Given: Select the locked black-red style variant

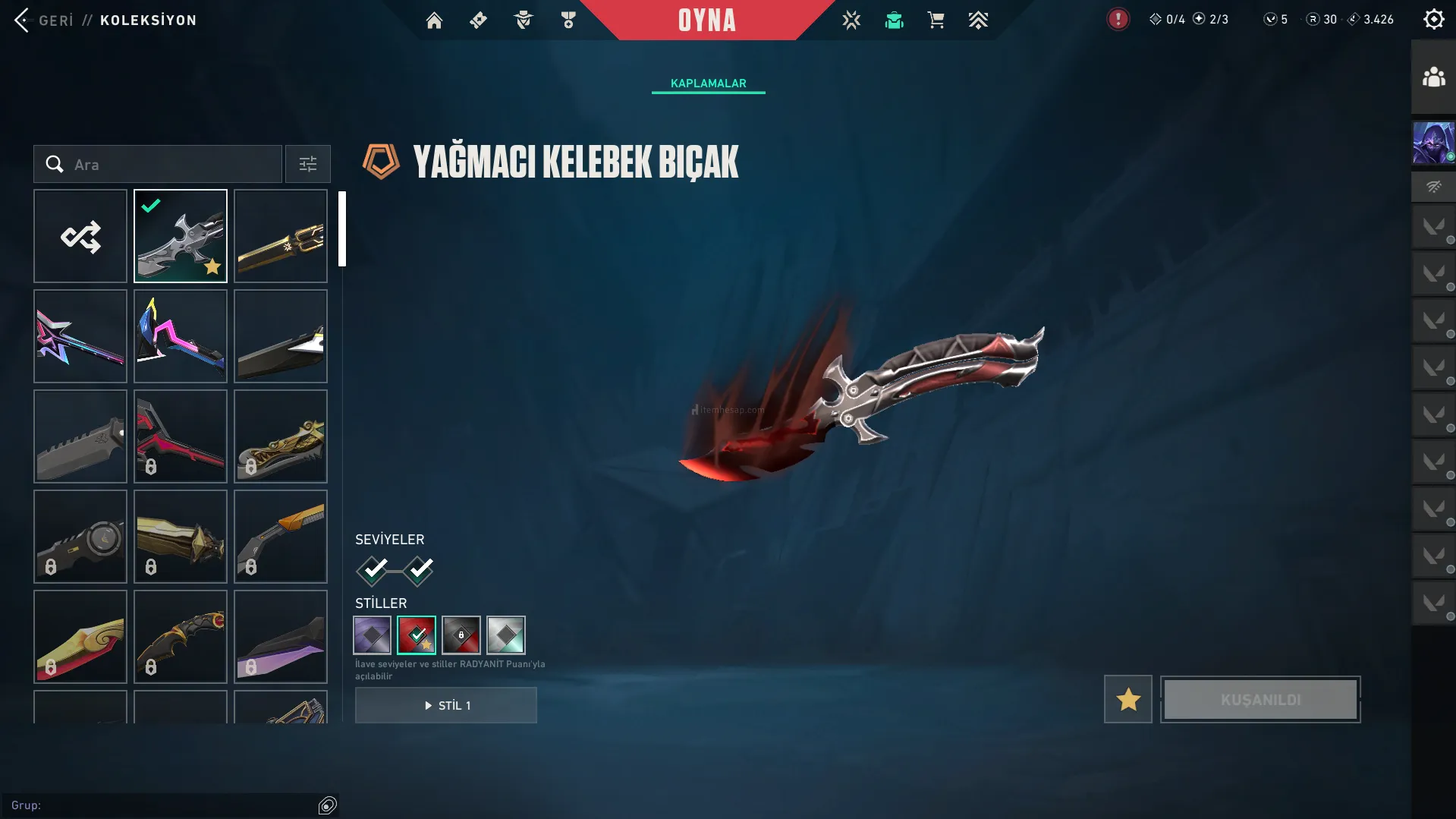Looking at the screenshot, I should point(461,635).
